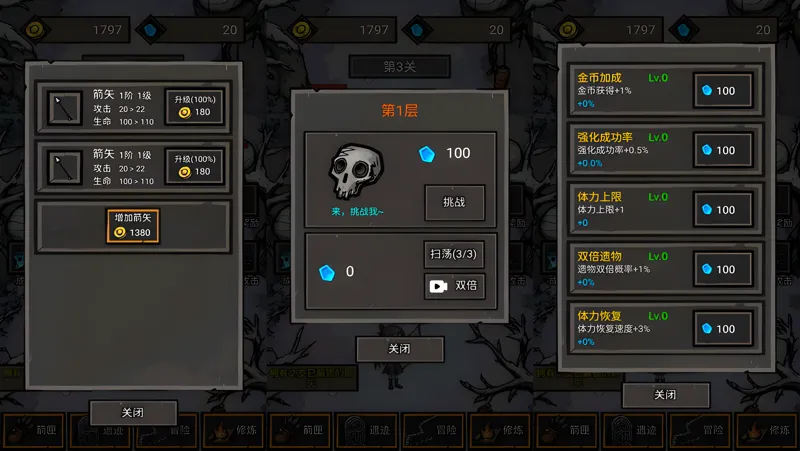The height and width of the screenshot is (451, 800).
Task: Buy more arrows with 增加箭矢 button
Action: click(133, 225)
